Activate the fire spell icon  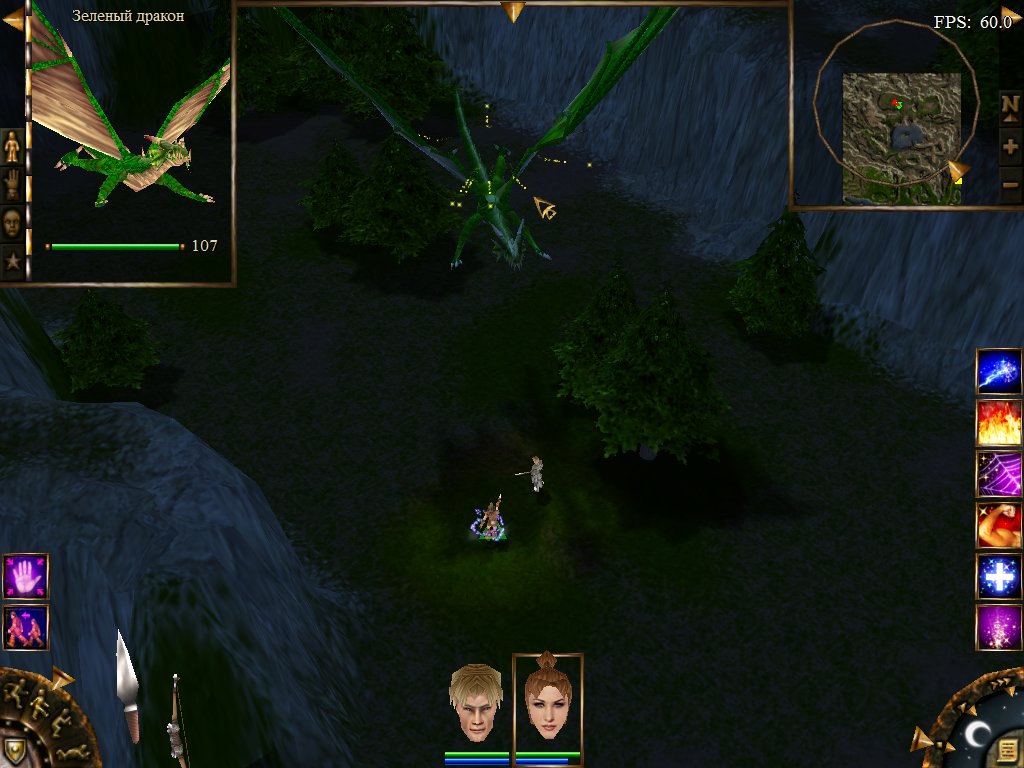click(x=998, y=422)
